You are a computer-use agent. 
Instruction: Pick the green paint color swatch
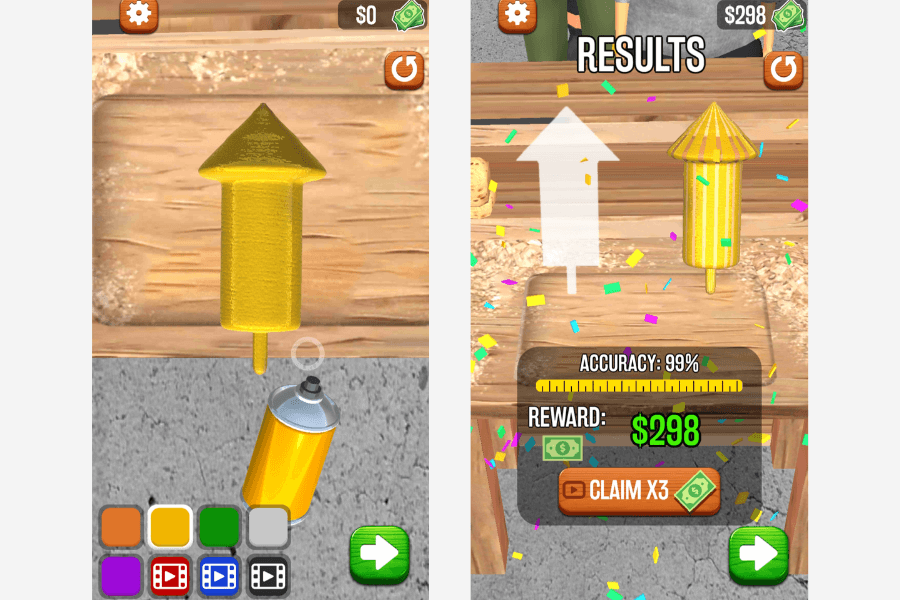point(219,526)
